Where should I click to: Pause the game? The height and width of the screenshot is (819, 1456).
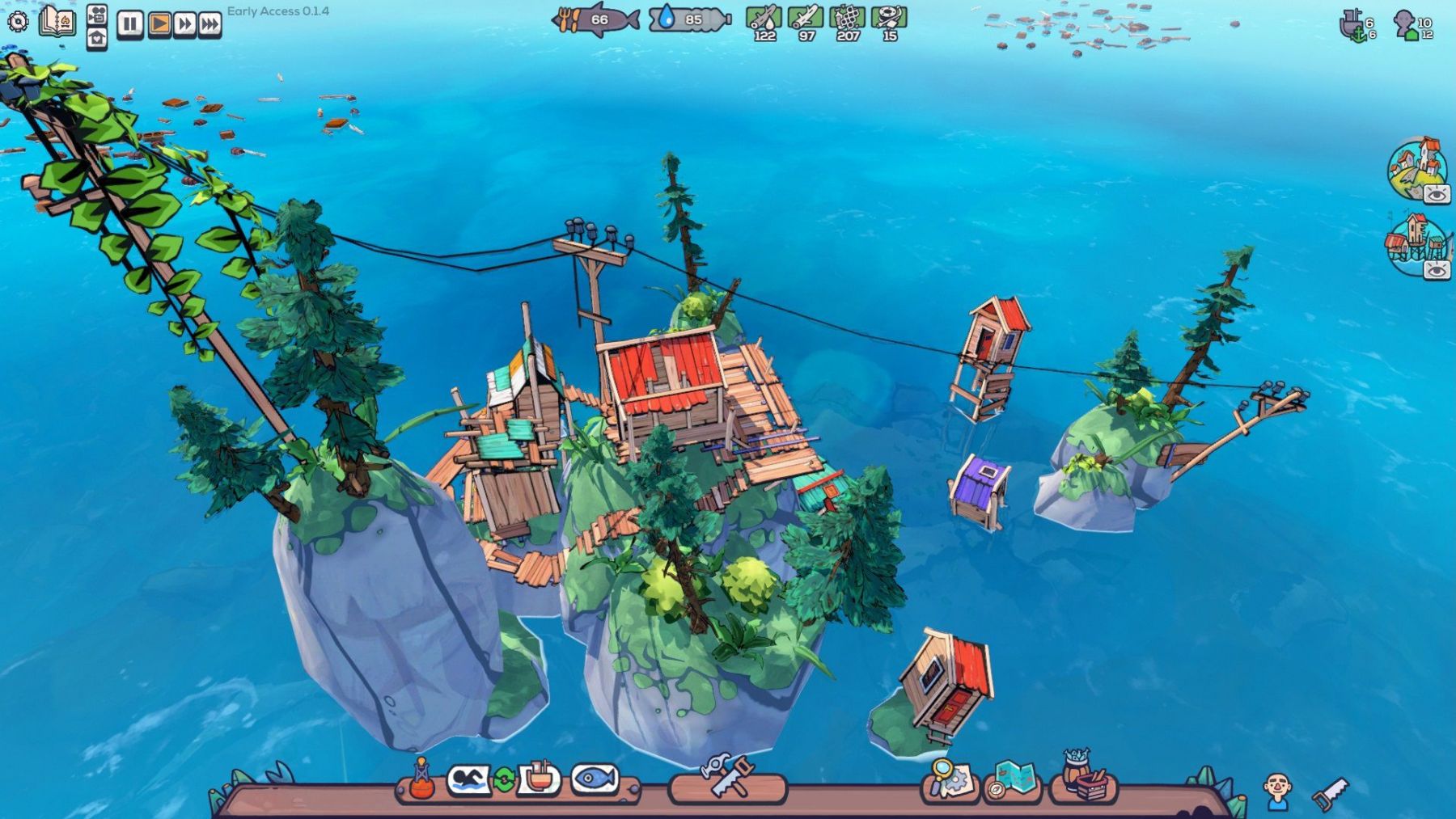(x=129, y=24)
